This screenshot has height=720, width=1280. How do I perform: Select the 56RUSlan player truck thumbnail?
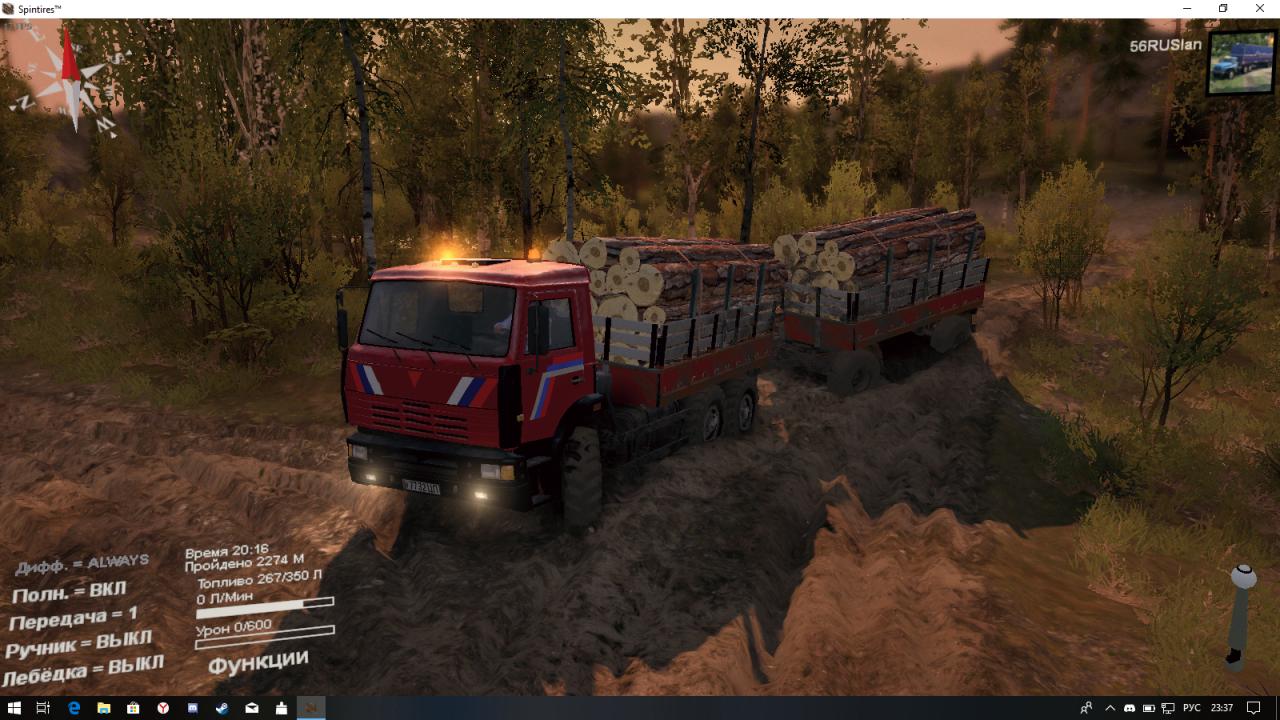click(1240, 62)
